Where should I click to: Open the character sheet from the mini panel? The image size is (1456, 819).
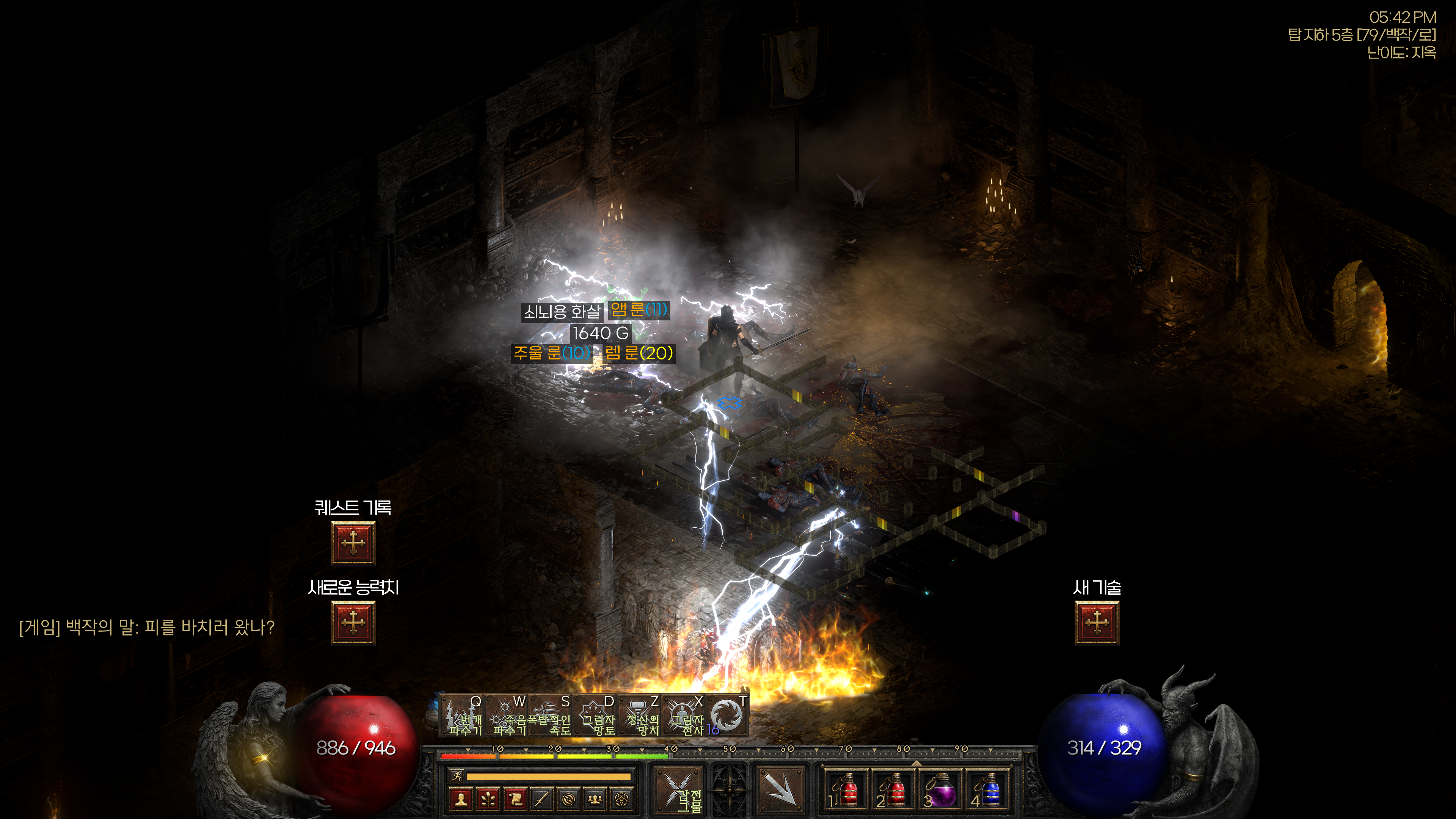(x=461, y=799)
